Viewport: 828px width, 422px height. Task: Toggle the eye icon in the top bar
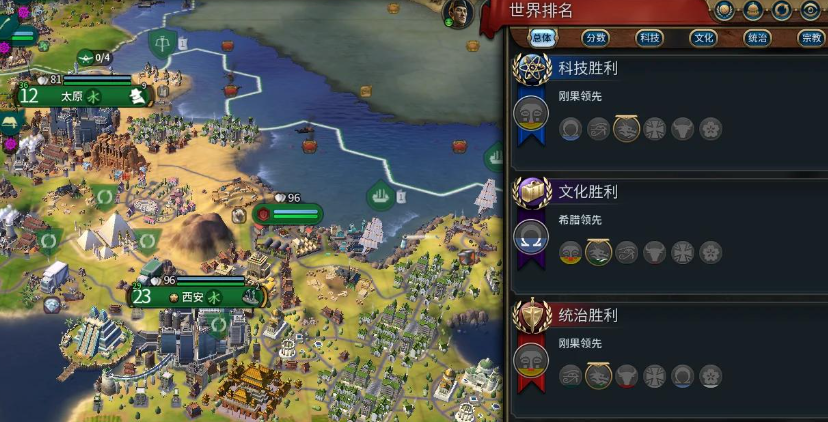tap(810, 11)
